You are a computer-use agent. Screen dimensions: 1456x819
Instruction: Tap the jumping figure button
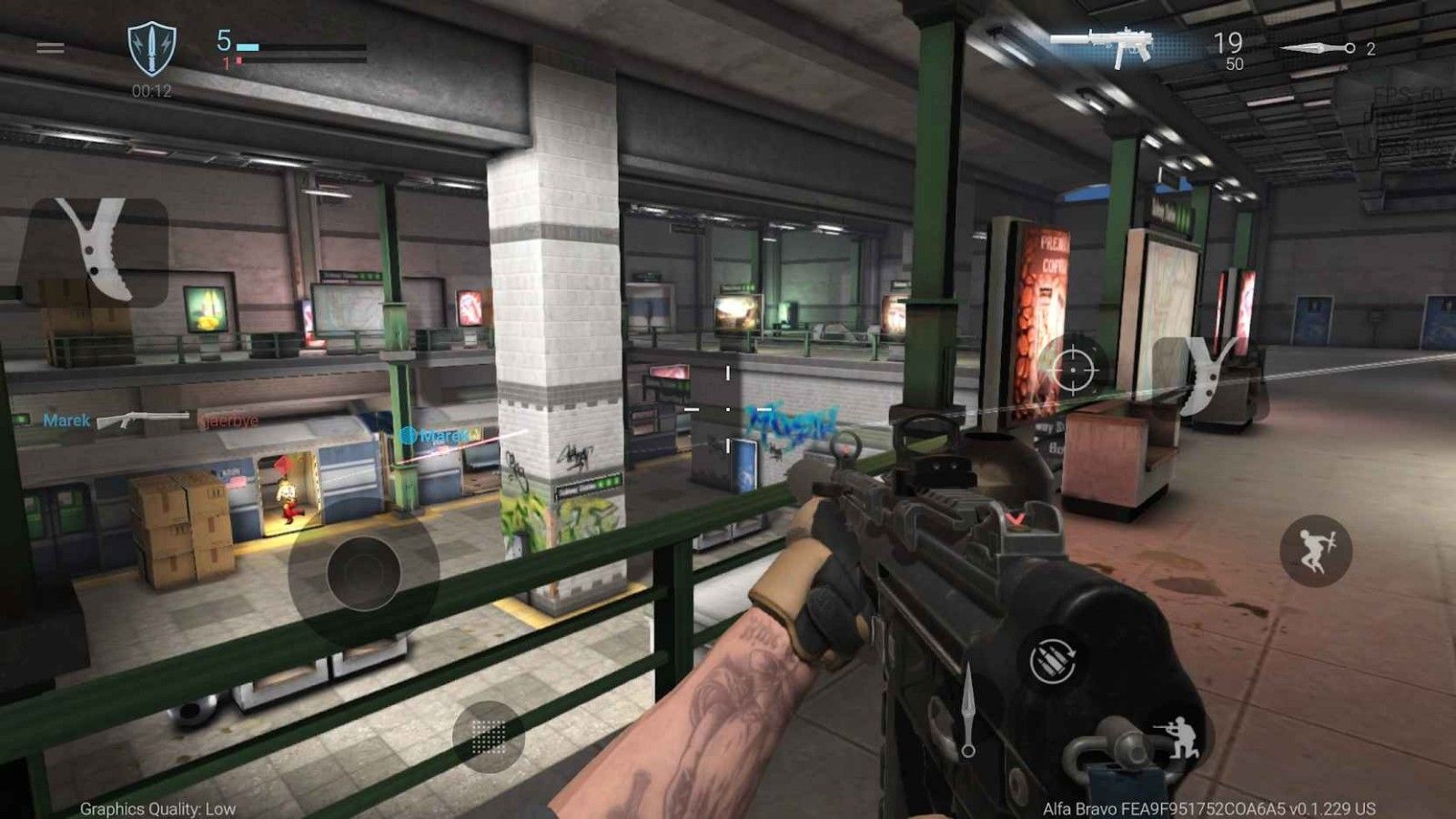pos(1315,550)
